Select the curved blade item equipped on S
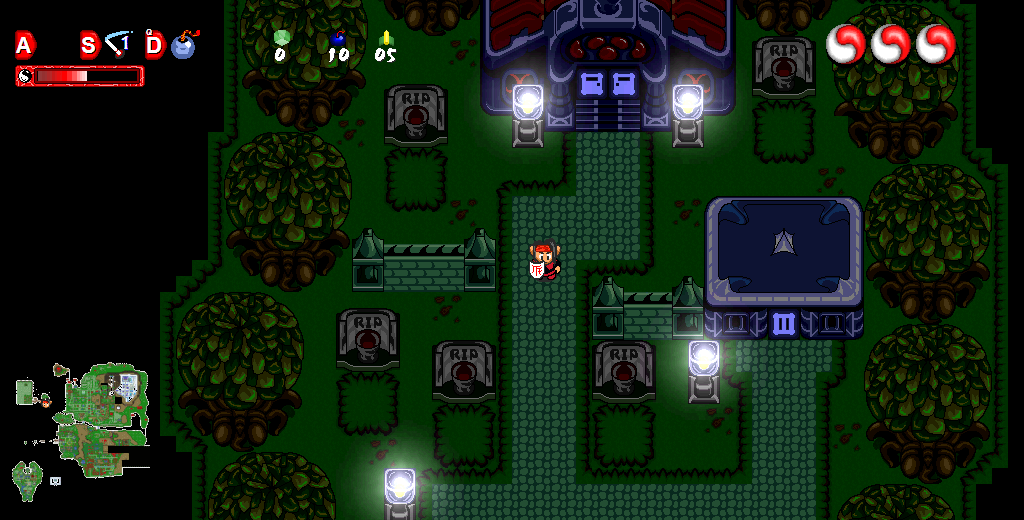The width and height of the screenshot is (1024, 520). (119, 43)
